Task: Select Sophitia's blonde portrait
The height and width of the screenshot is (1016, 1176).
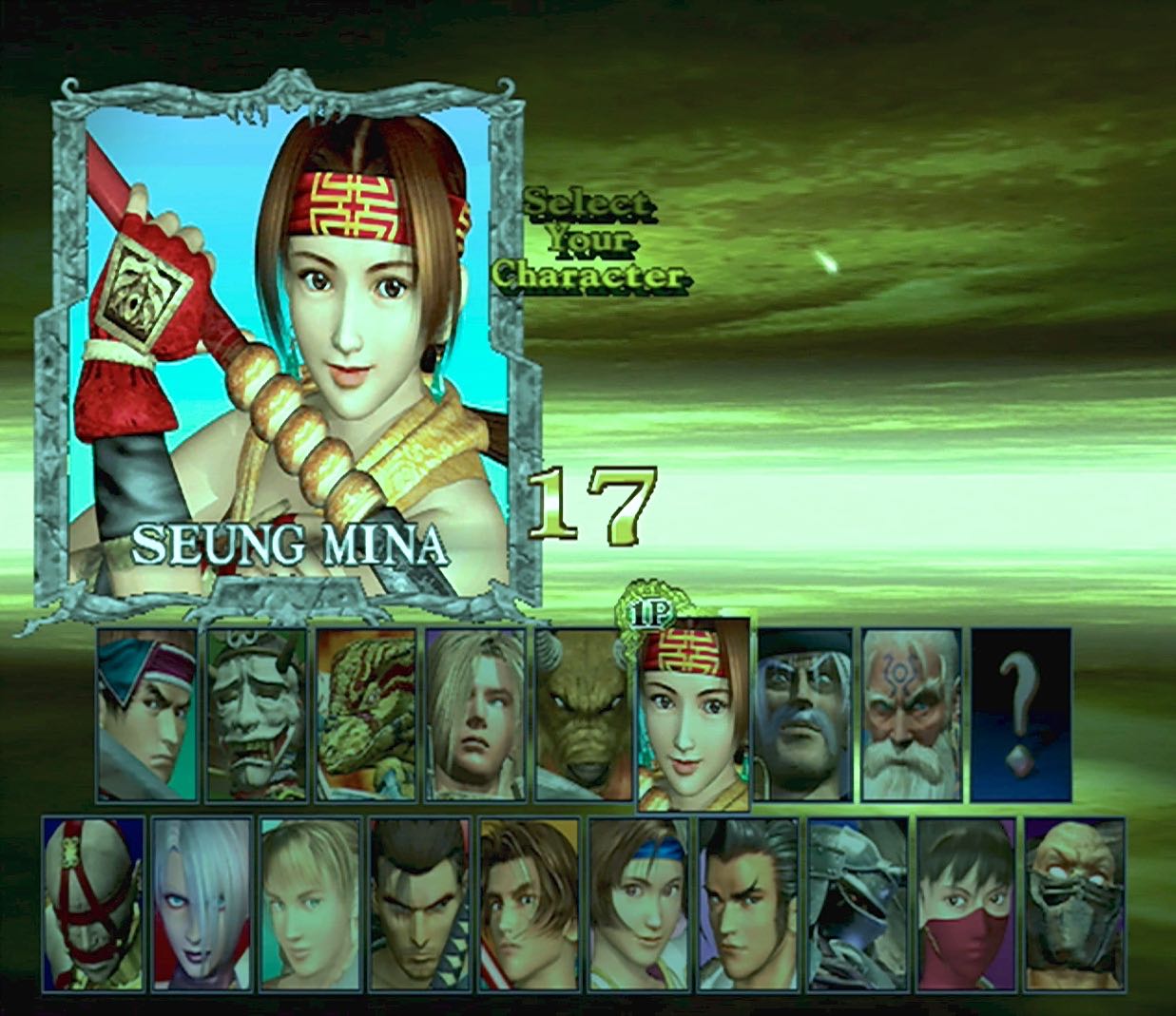Action: (311, 903)
